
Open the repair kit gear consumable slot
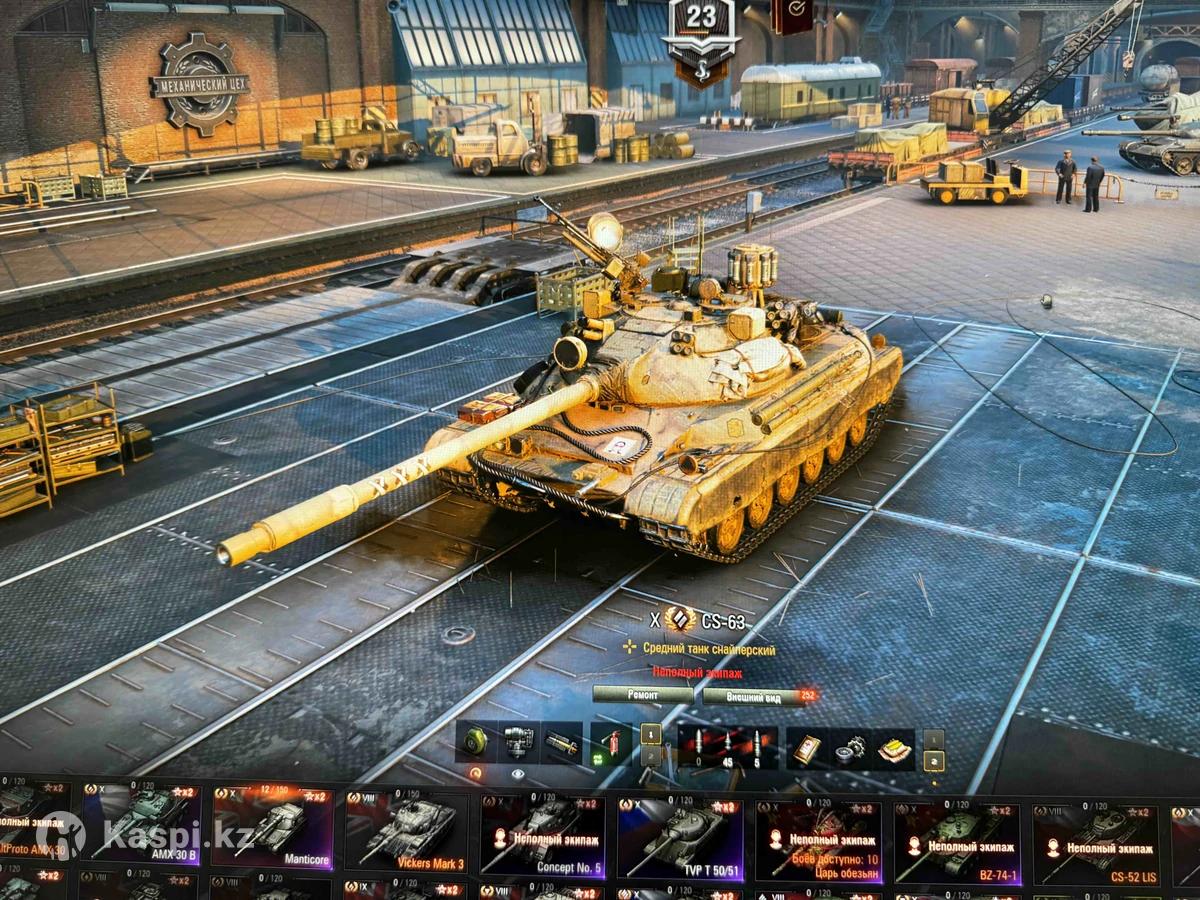[x=850, y=745]
